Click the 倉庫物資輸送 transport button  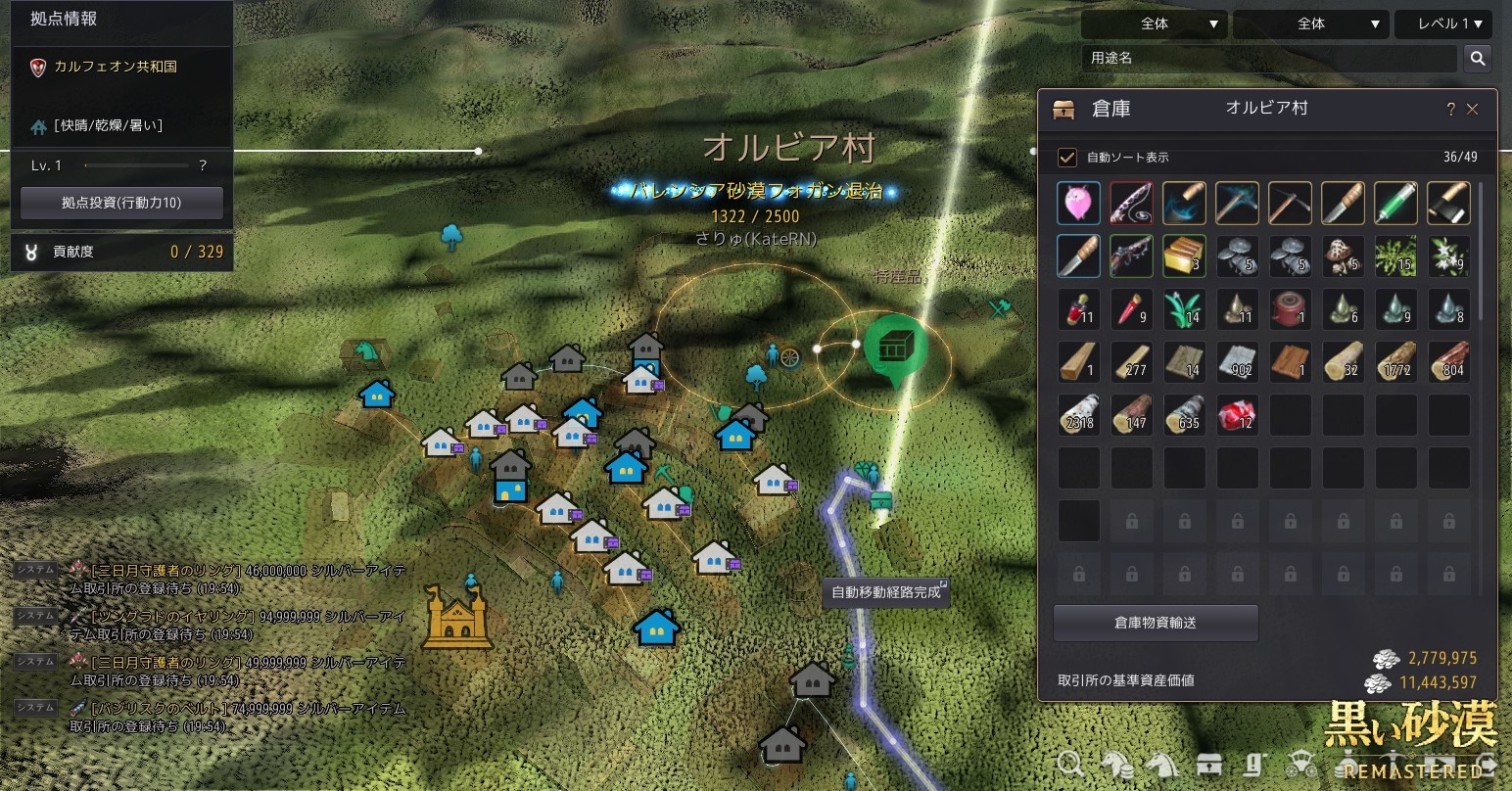[x=1156, y=623]
